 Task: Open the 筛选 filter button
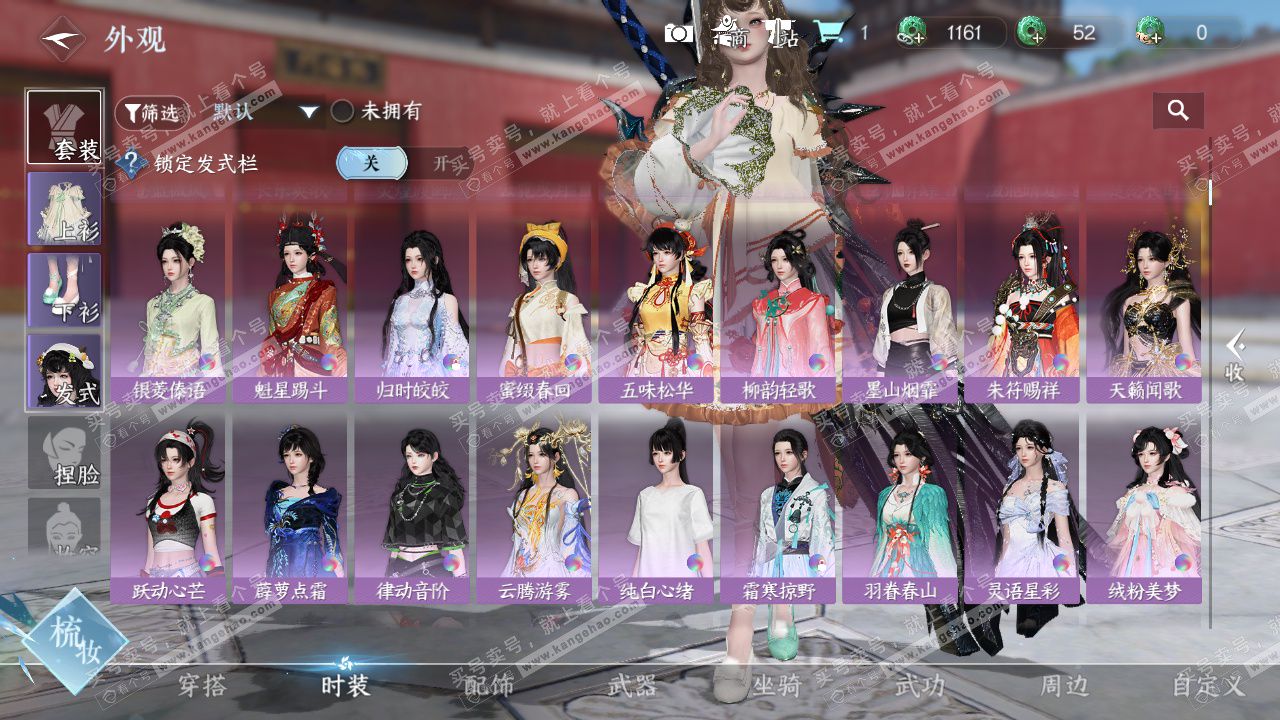click(153, 112)
